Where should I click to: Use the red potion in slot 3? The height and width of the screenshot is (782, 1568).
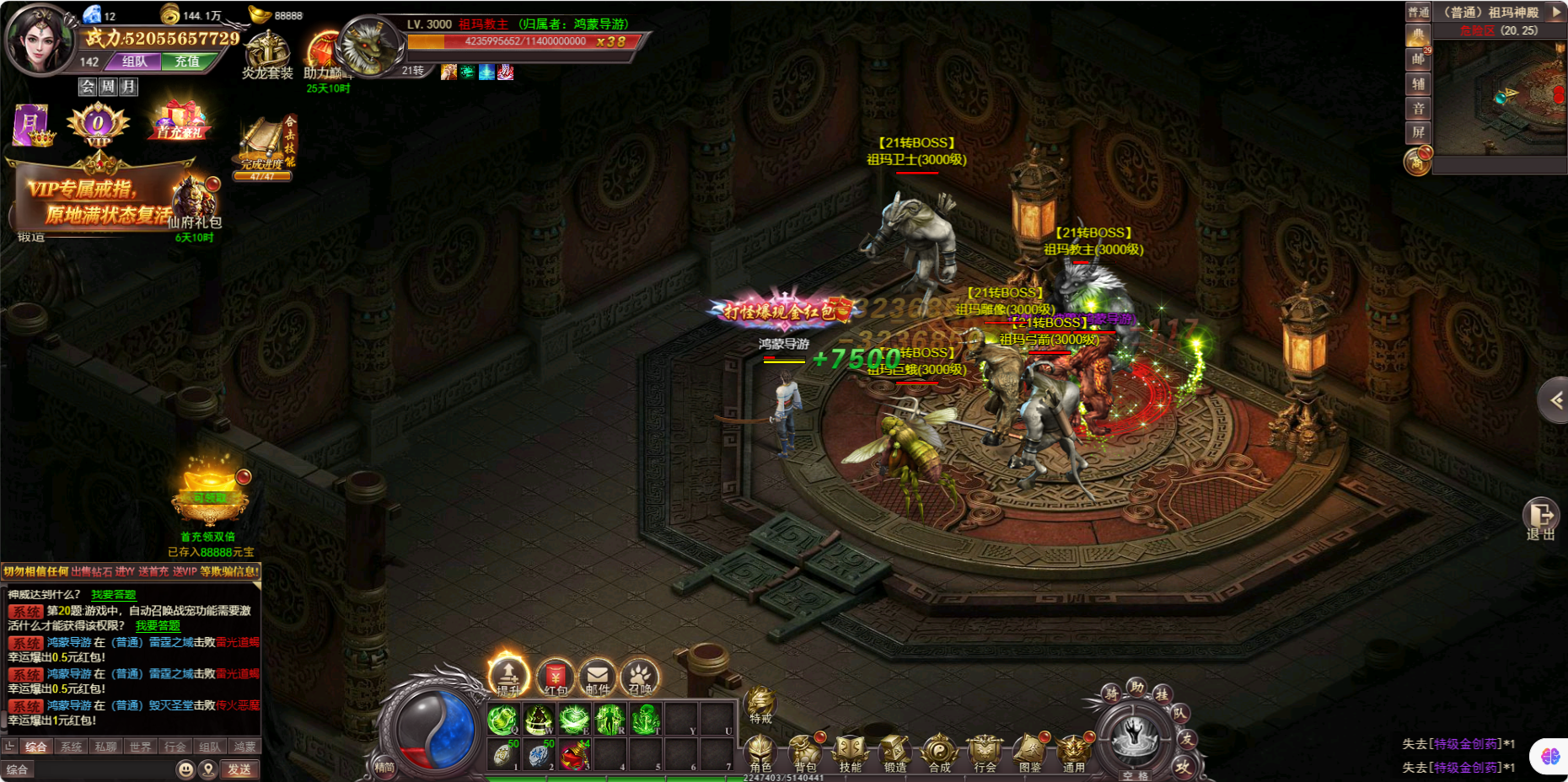574,755
